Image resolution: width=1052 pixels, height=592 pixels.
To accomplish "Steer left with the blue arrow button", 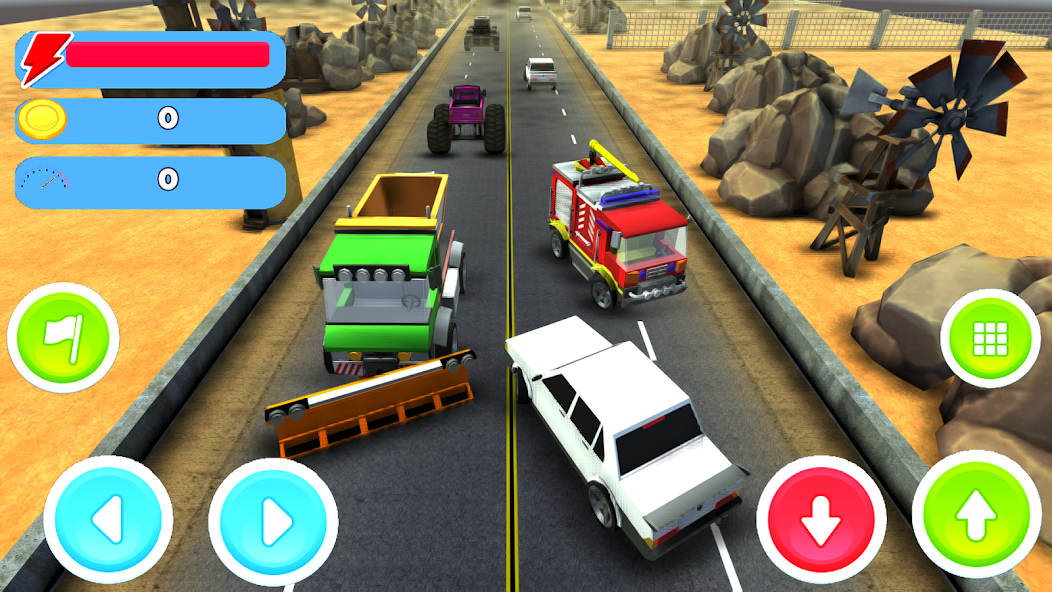I will coord(108,520).
